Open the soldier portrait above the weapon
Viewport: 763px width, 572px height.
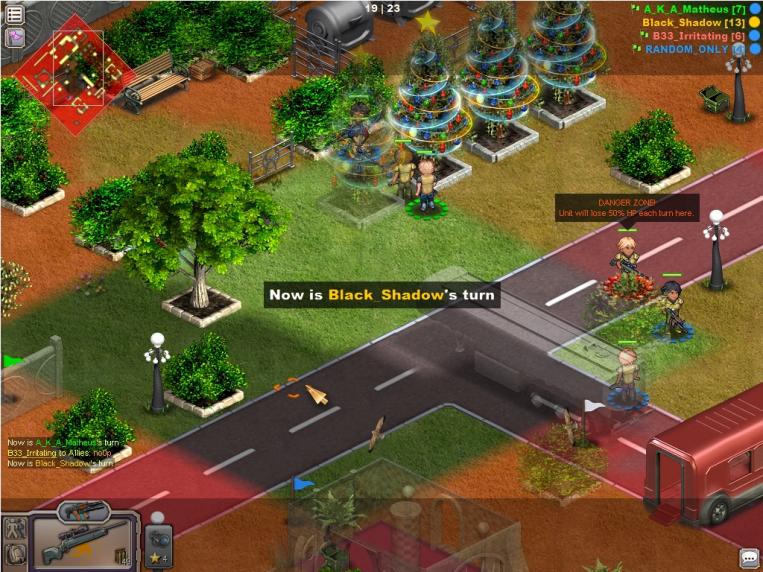[83, 512]
